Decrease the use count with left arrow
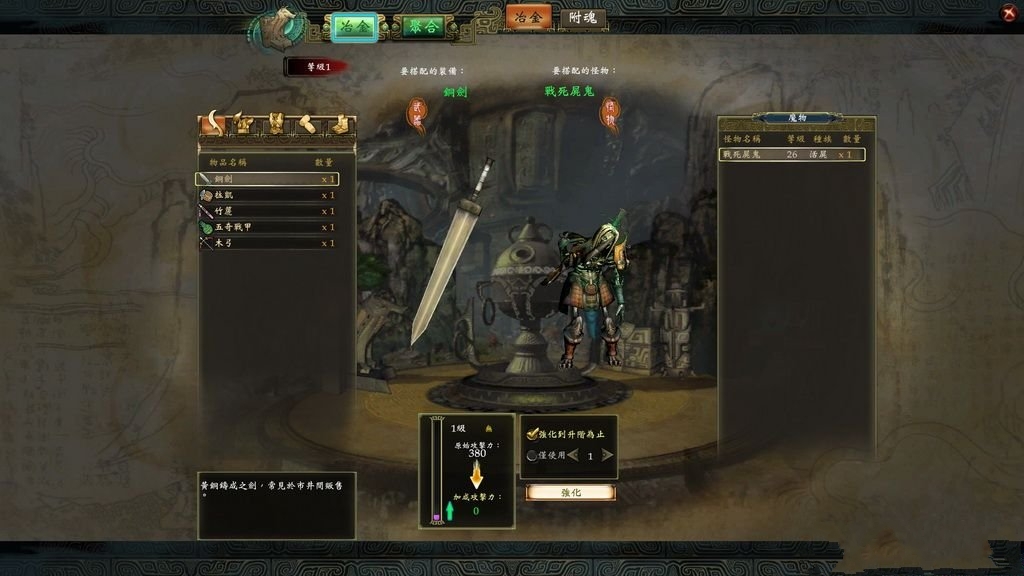The image size is (1024, 576). click(x=573, y=455)
